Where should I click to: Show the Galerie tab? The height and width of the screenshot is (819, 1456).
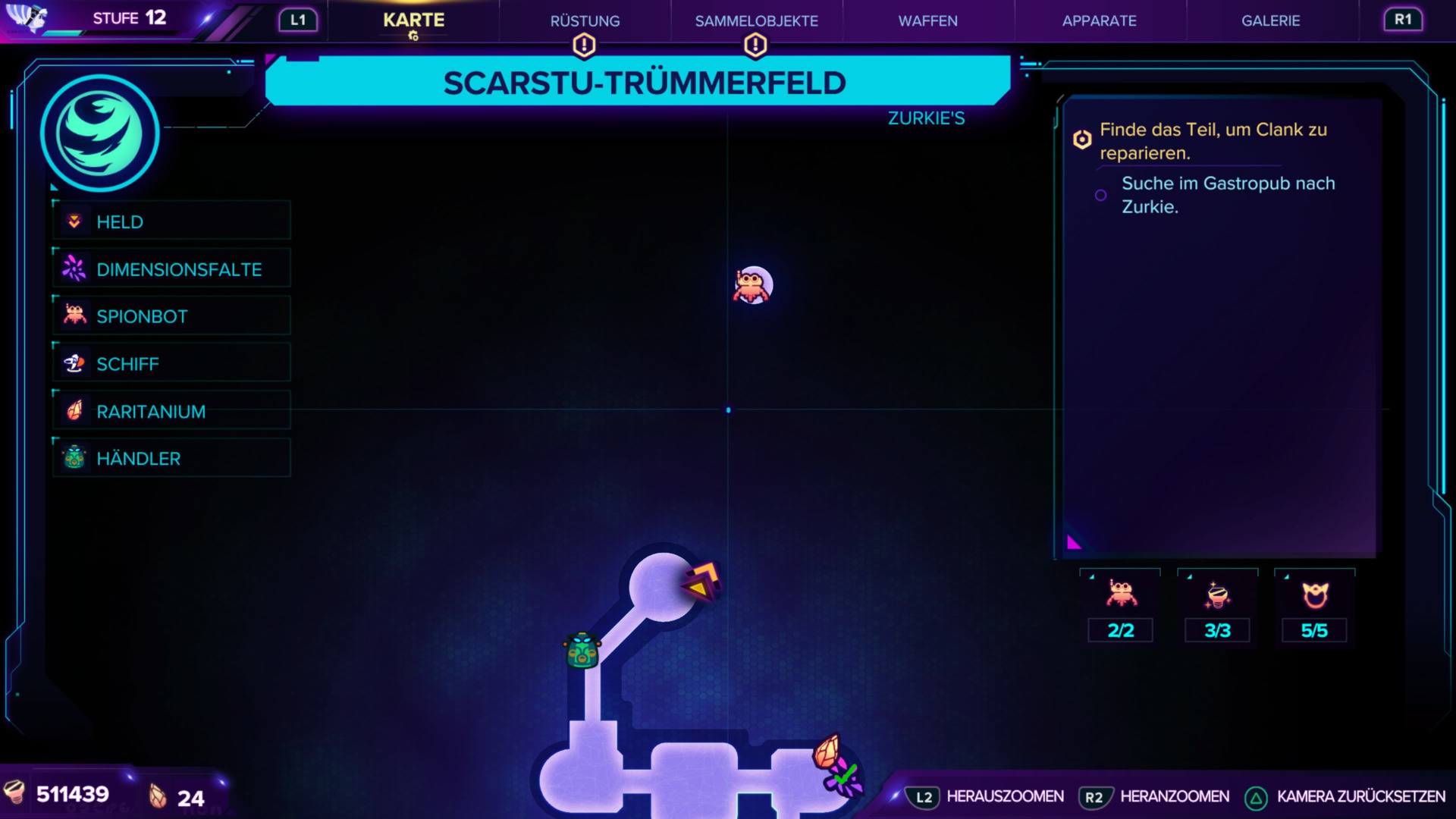pos(1270,21)
